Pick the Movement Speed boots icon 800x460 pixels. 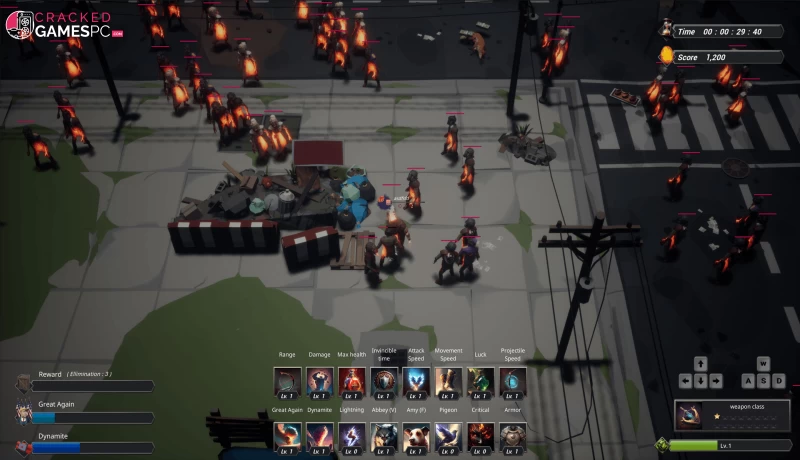[x=448, y=381]
